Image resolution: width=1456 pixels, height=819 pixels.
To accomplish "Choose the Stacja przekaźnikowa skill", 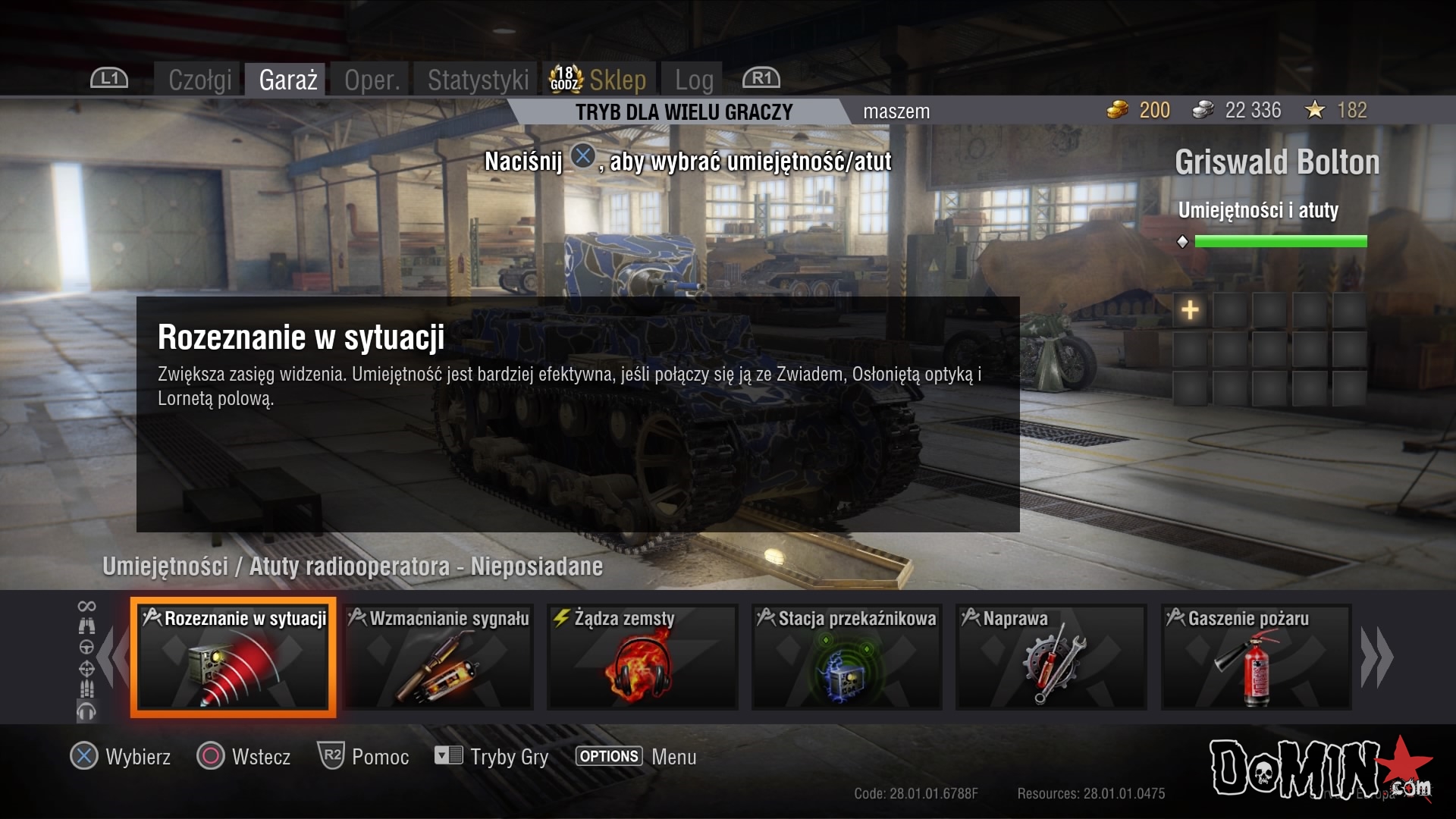I will [x=846, y=657].
